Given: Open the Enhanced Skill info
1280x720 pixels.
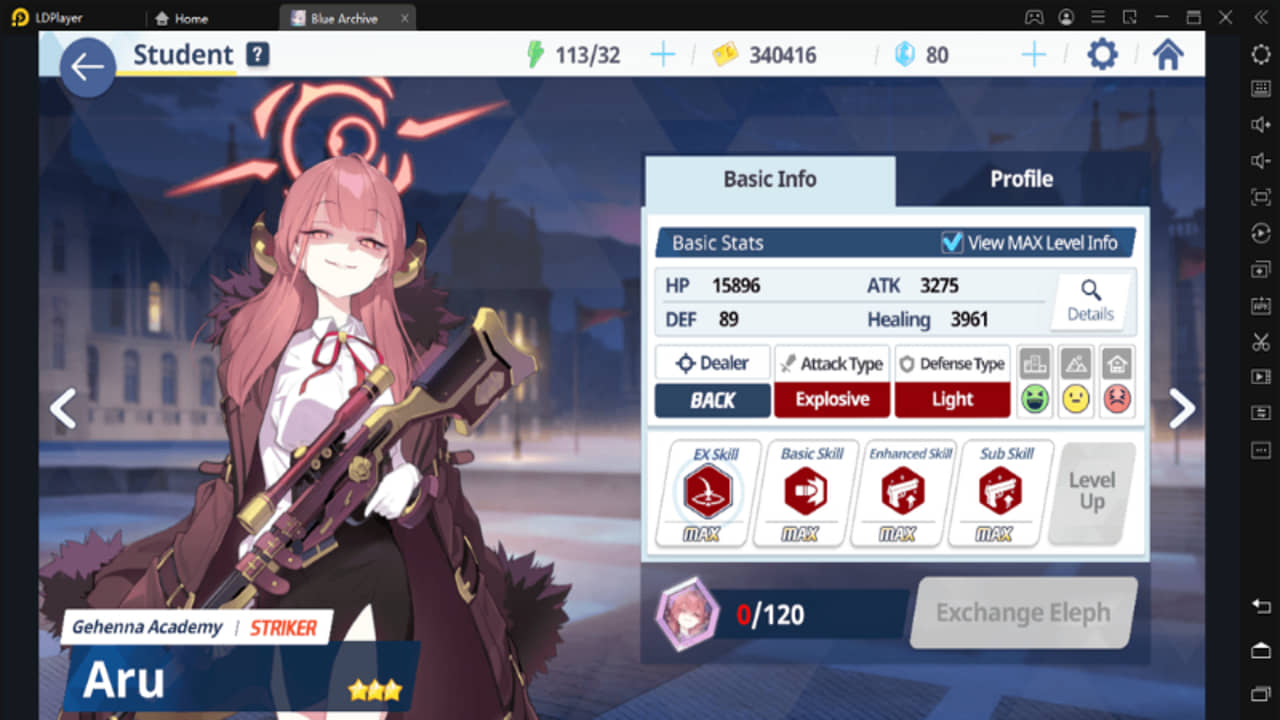Looking at the screenshot, I should pos(903,490).
